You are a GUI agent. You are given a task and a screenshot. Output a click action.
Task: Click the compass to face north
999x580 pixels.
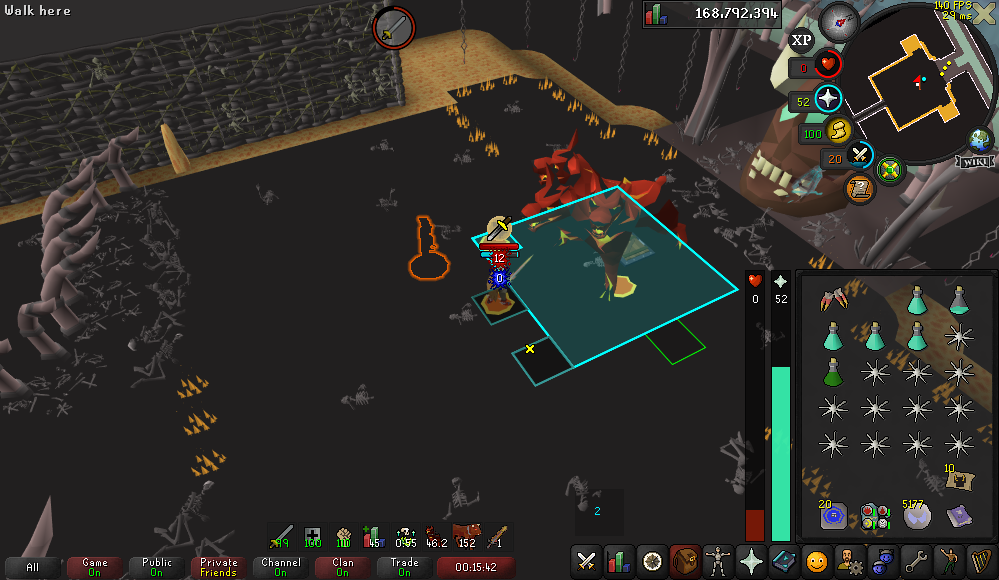pos(840,20)
